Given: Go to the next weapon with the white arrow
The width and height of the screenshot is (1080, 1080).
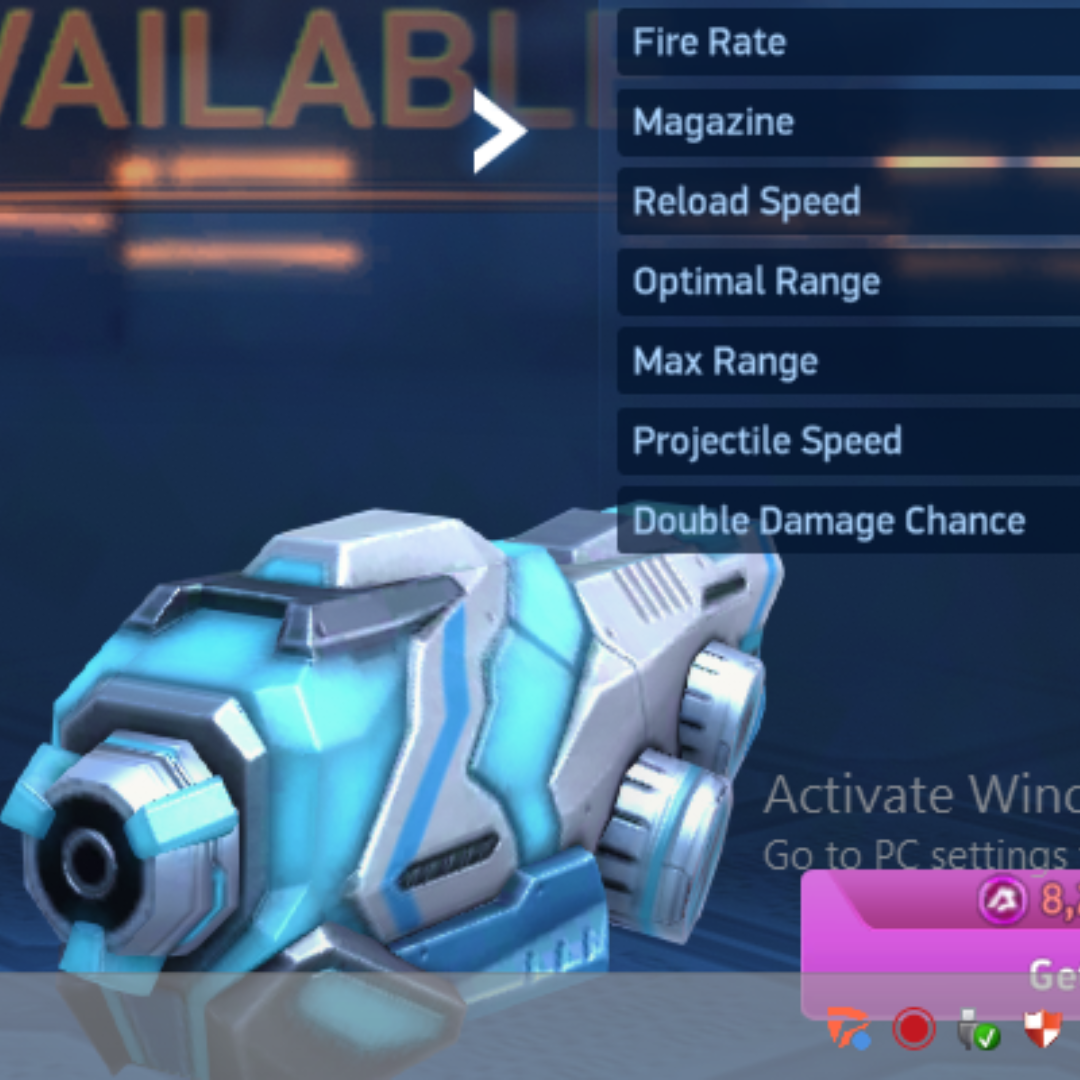Looking at the screenshot, I should tap(499, 131).
